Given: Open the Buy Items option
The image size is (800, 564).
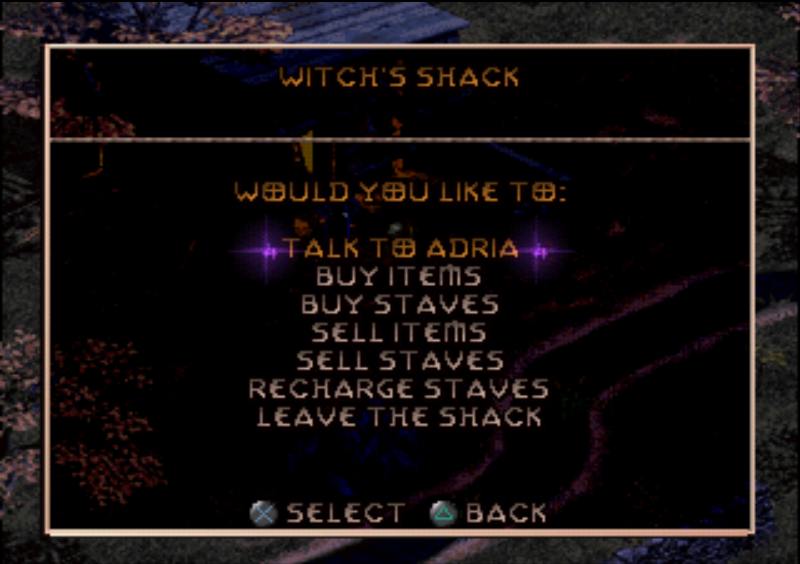Looking at the screenshot, I should tap(399, 276).
